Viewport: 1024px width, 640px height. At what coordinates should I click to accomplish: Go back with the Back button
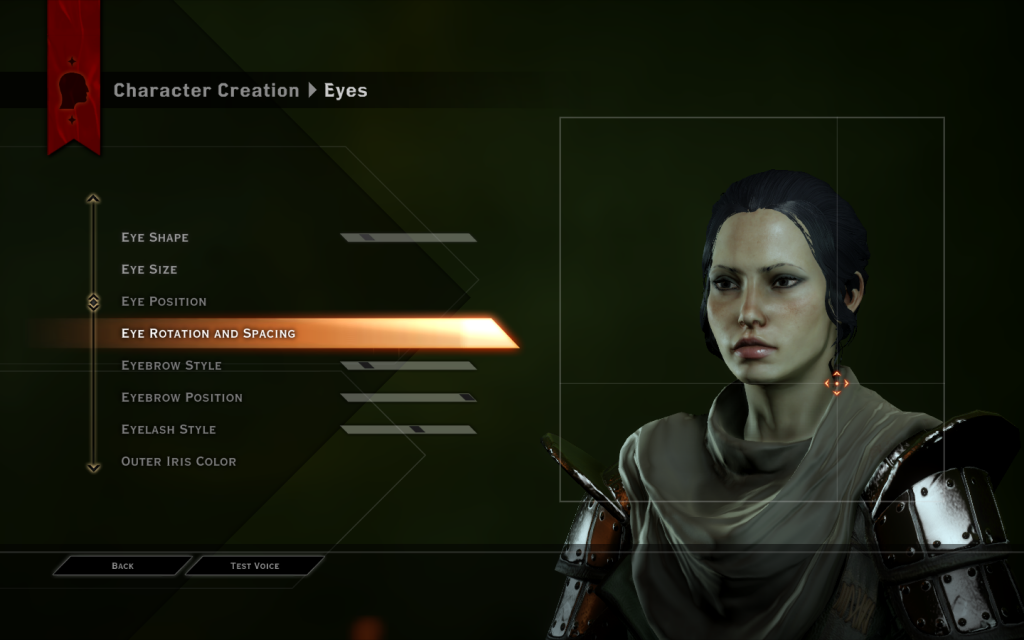click(x=122, y=566)
